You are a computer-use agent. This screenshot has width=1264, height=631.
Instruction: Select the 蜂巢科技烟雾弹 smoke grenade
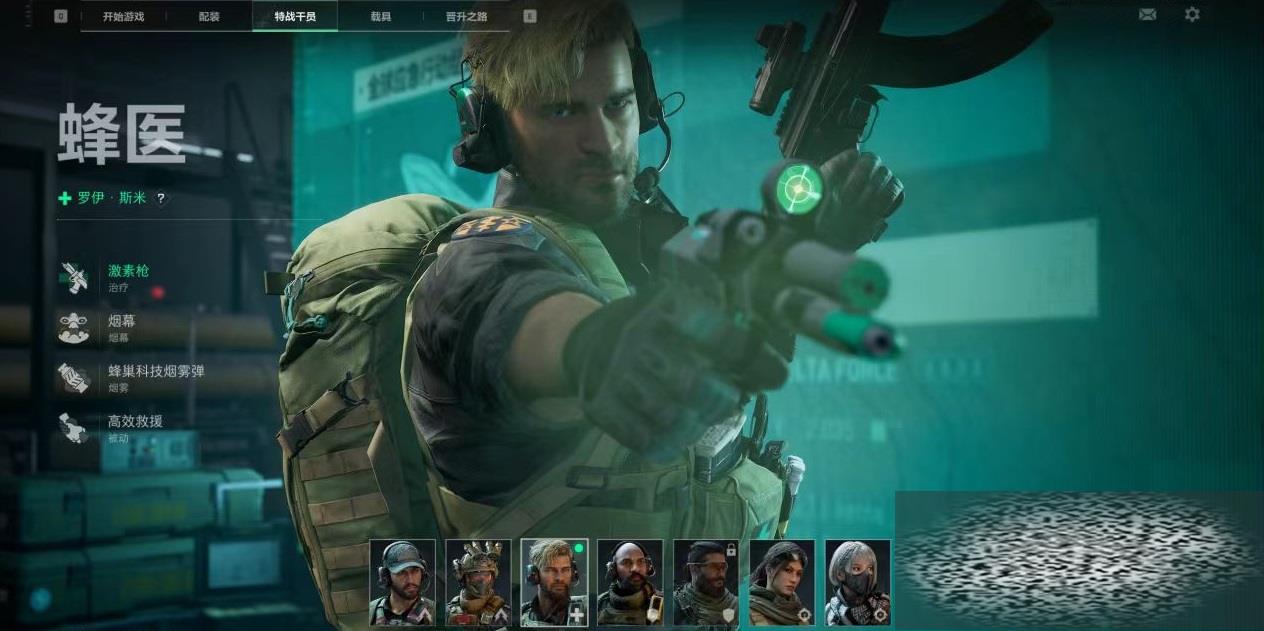(155, 376)
